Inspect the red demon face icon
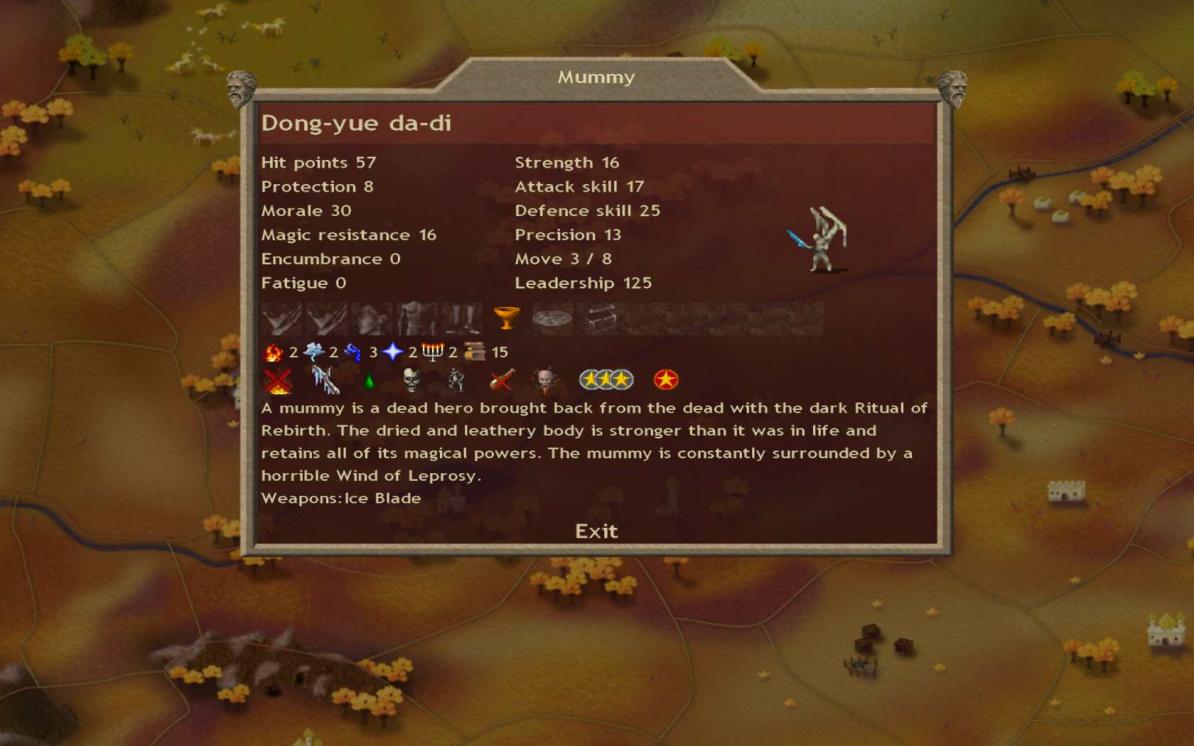This screenshot has width=1194, height=746. 546,380
